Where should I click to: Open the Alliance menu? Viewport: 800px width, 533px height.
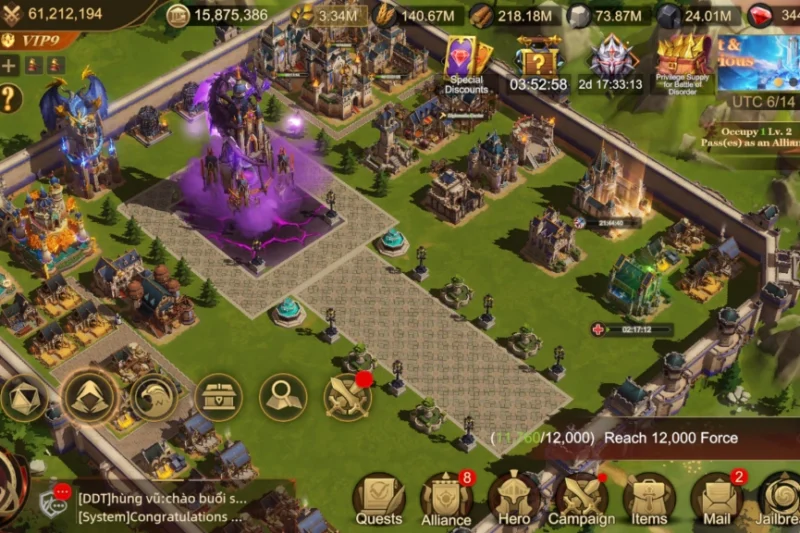tap(446, 498)
